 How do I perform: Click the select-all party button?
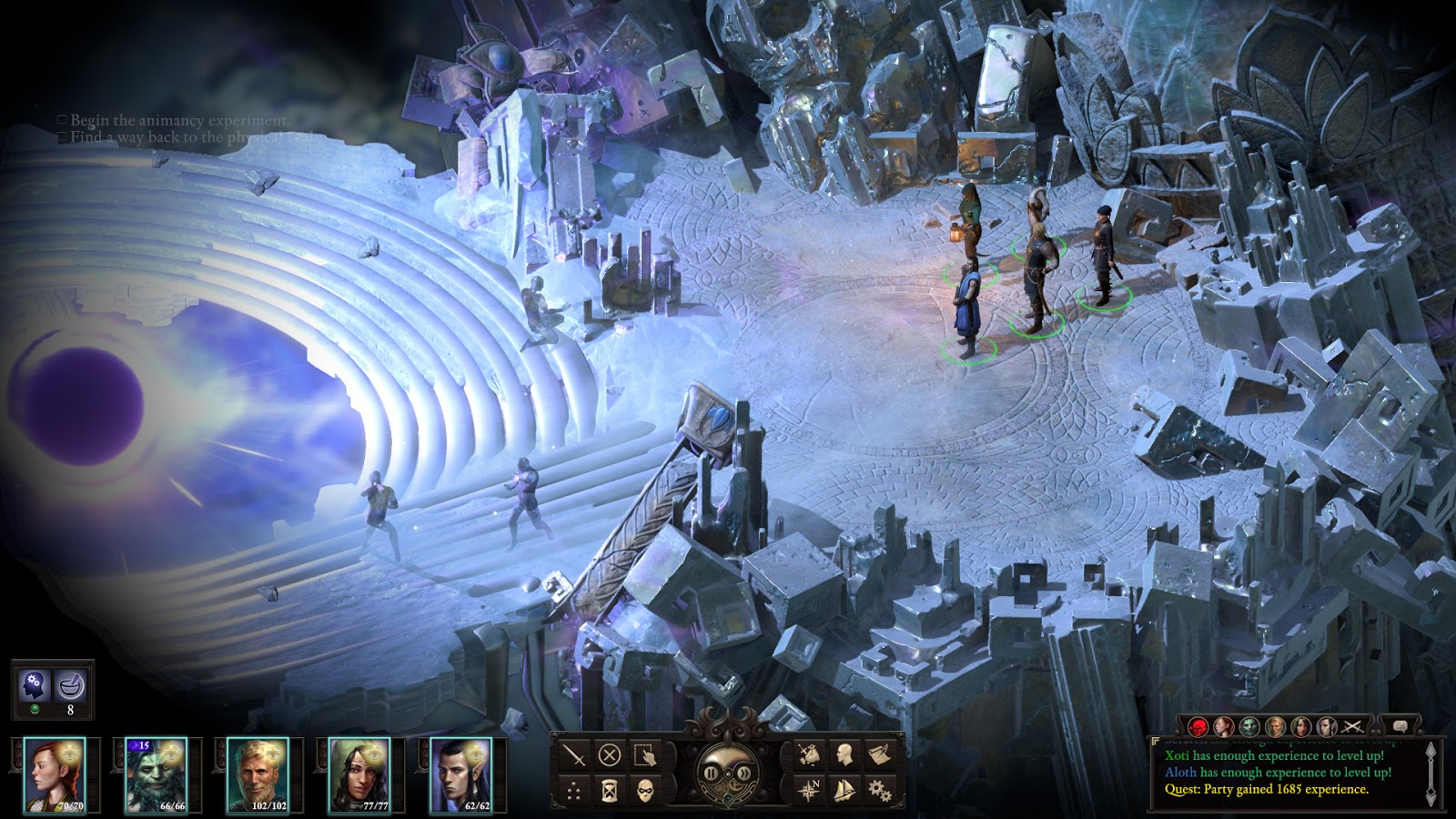tap(644, 754)
